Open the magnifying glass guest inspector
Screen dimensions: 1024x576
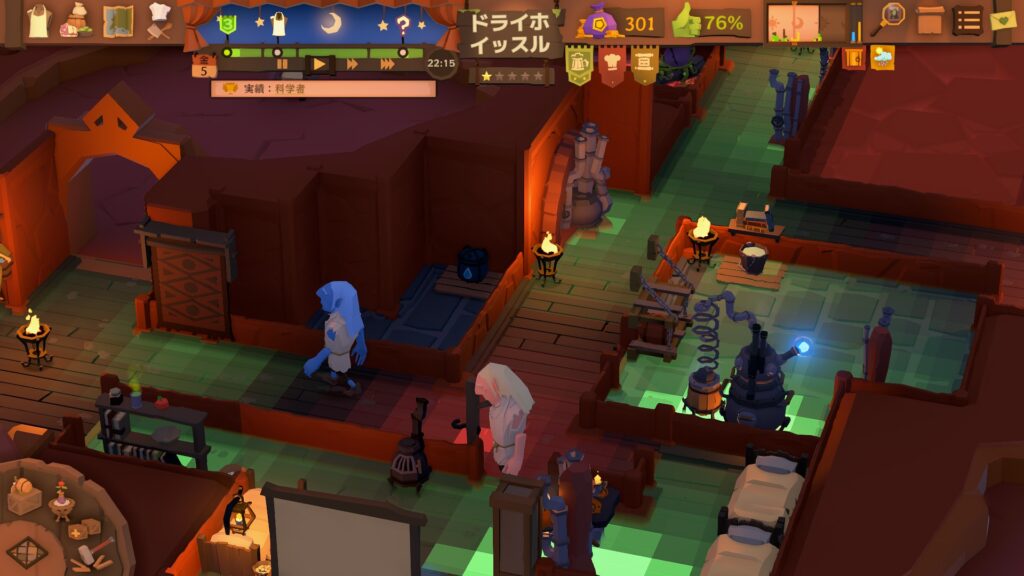(x=892, y=17)
